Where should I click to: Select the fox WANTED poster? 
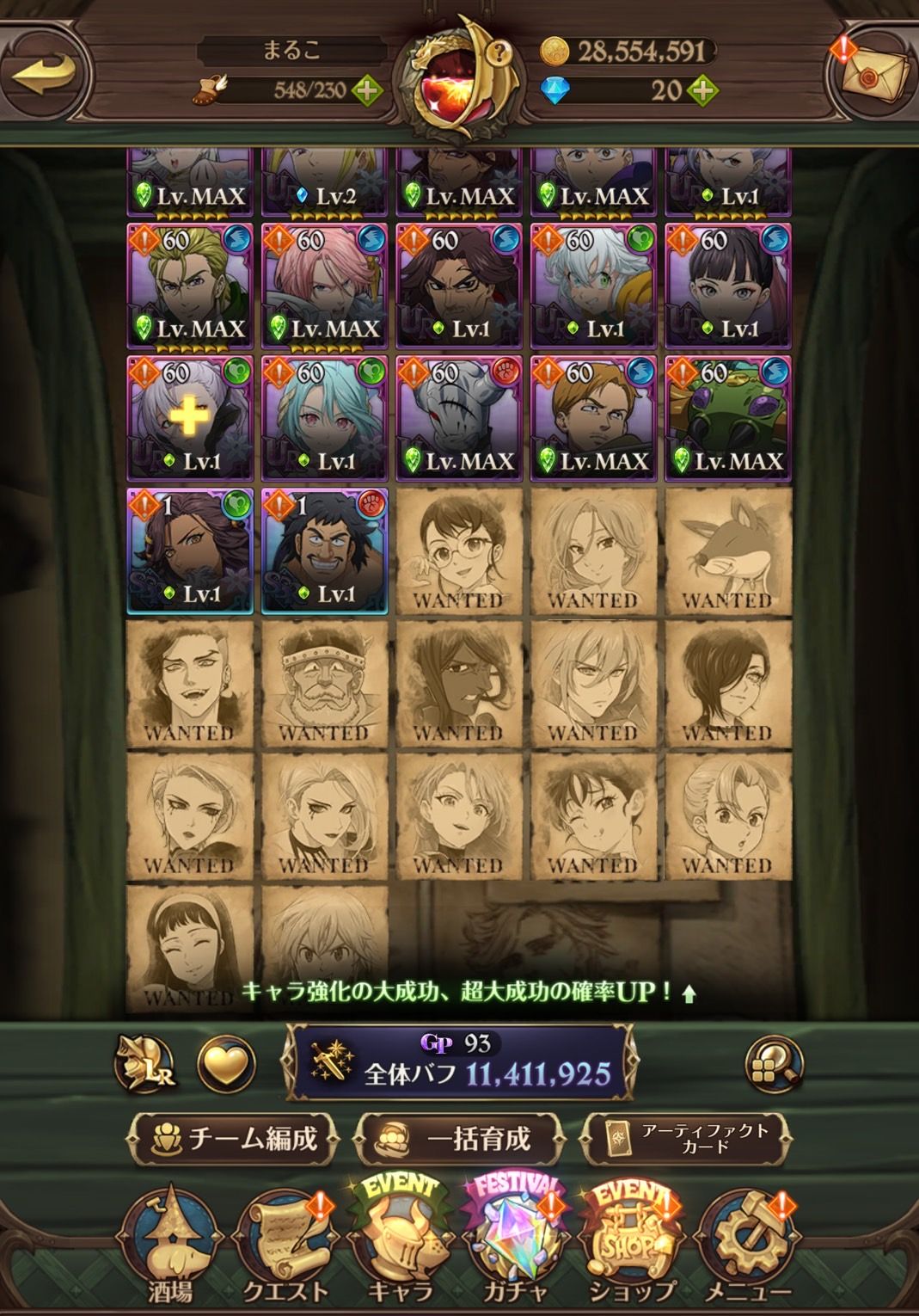pos(728,551)
